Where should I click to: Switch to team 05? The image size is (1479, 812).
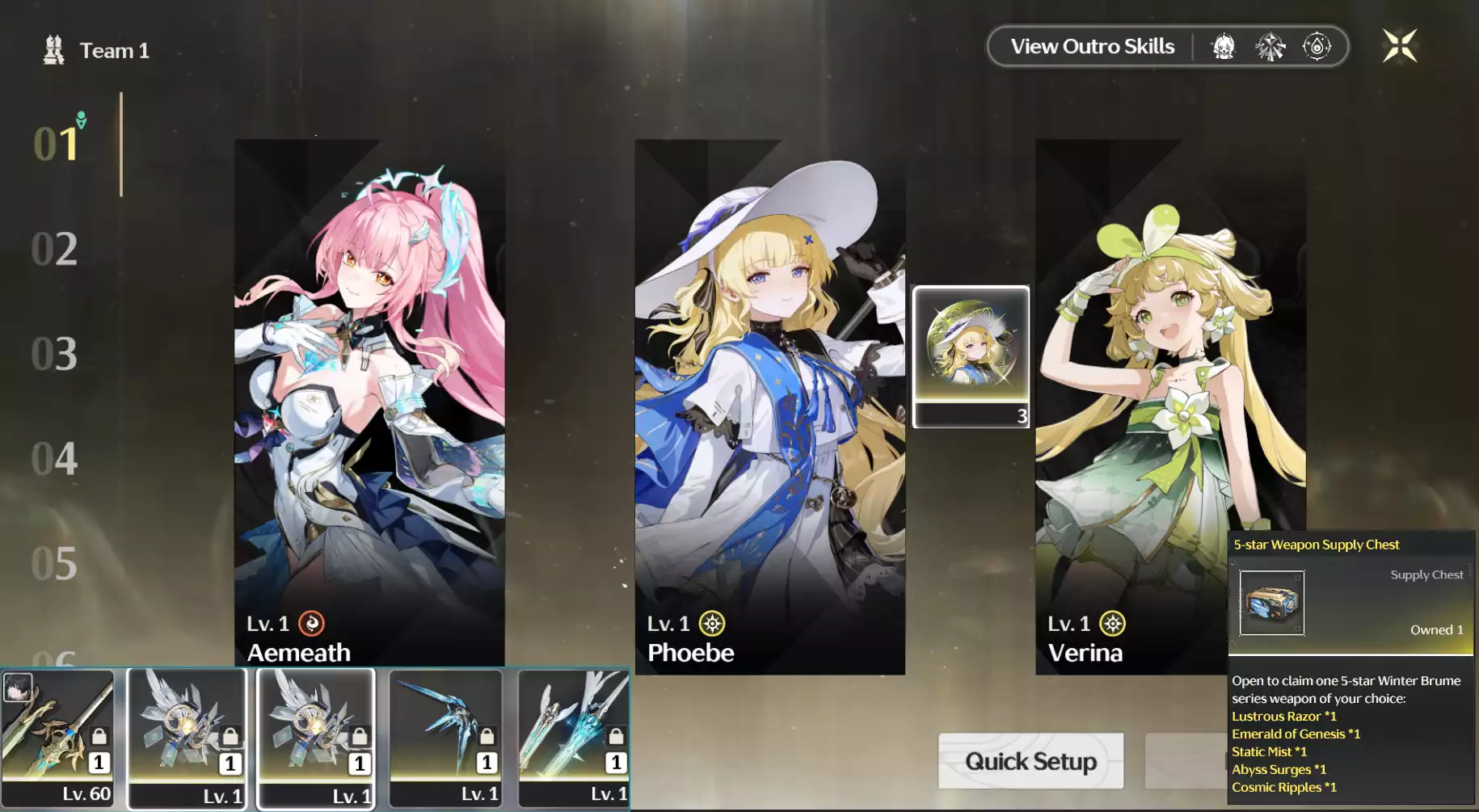click(x=54, y=564)
